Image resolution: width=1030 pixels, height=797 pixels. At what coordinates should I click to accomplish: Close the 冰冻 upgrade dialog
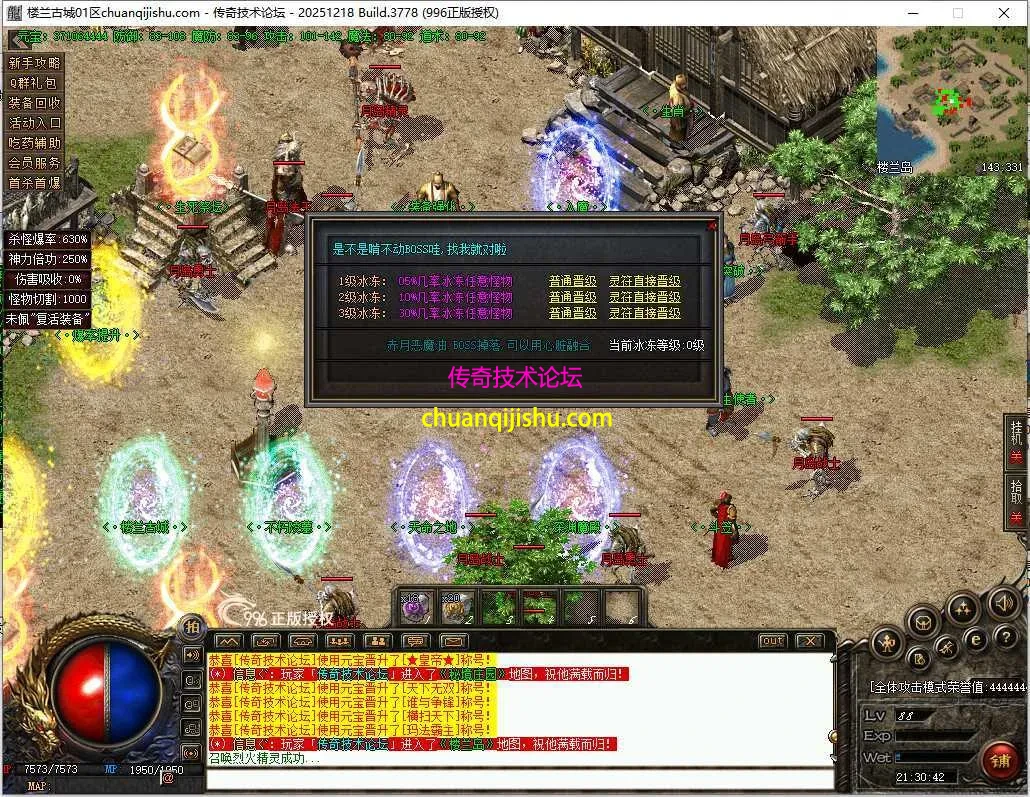tap(712, 226)
